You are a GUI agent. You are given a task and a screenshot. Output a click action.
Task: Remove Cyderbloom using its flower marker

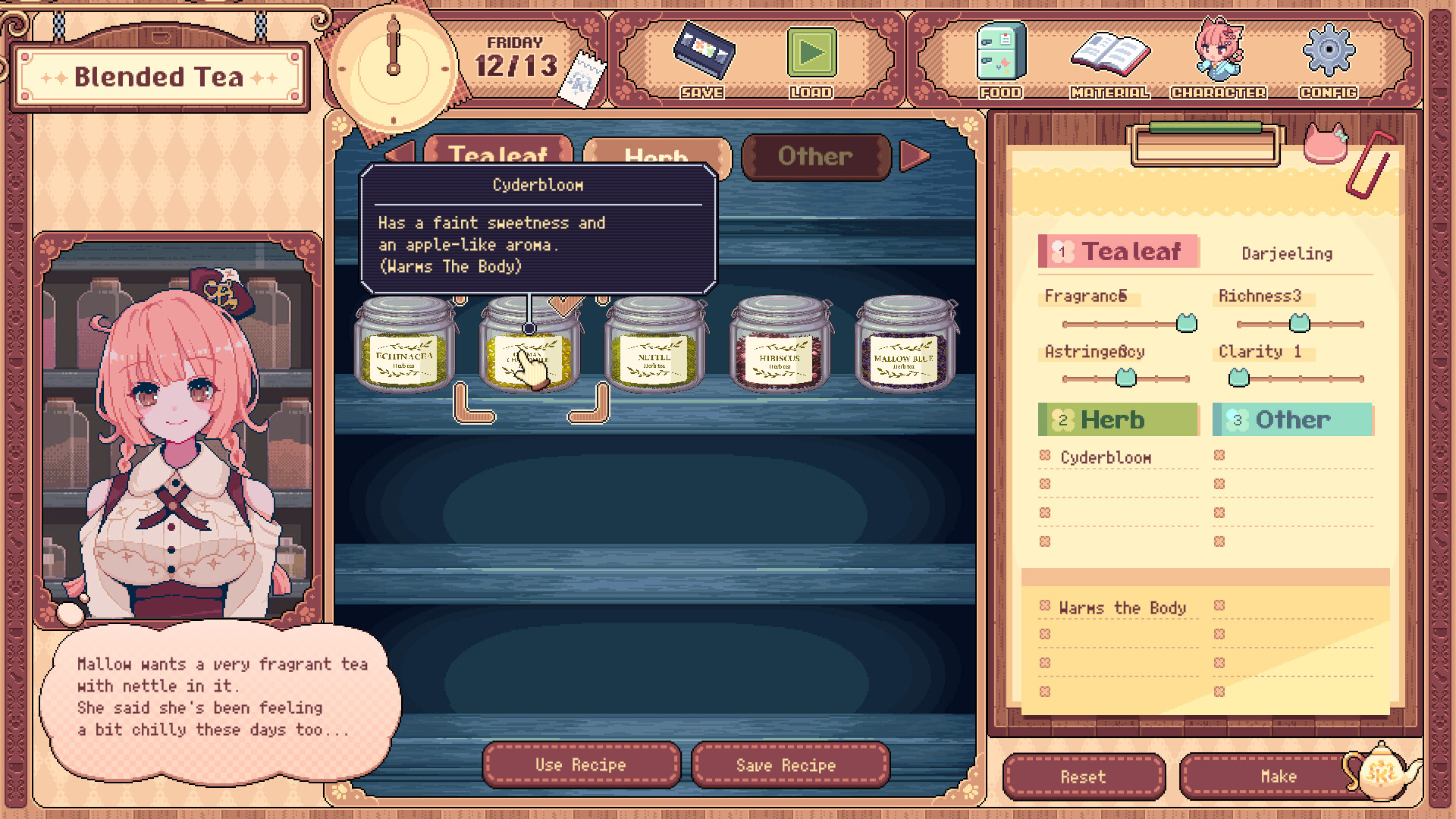[x=1044, y=456]
